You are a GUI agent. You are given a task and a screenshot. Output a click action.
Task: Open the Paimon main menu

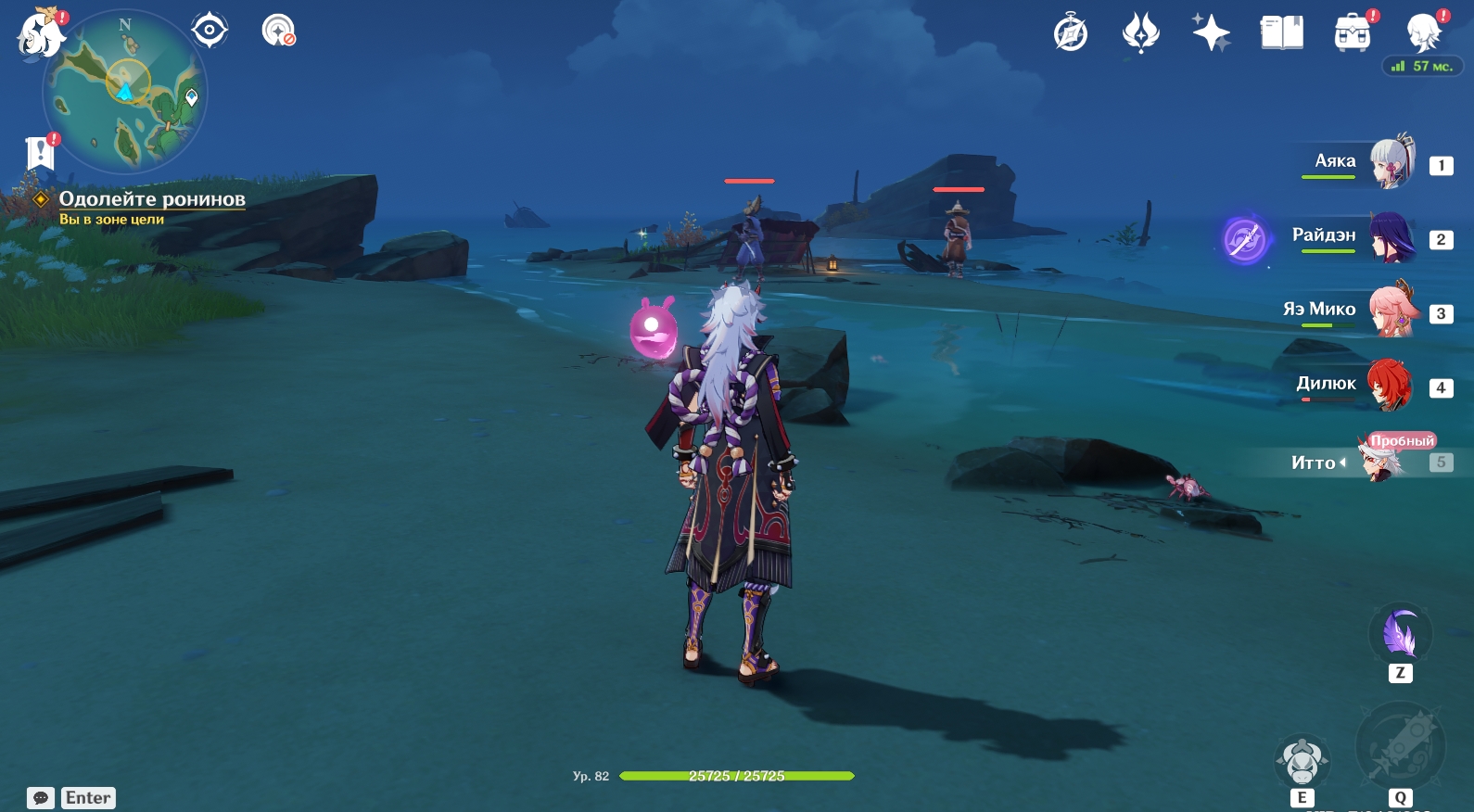coord(40,33)
